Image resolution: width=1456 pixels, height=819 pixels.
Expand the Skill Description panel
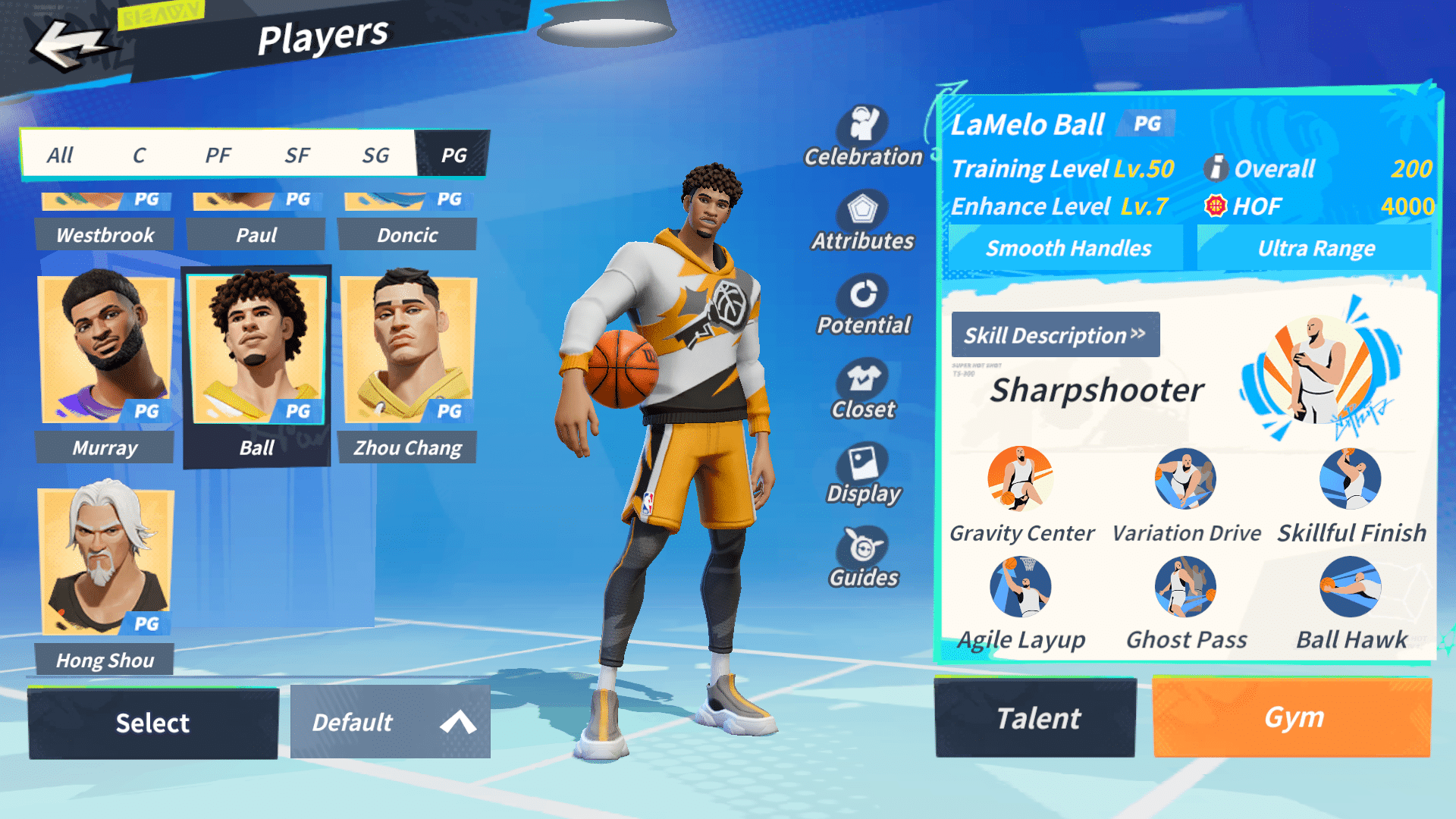[x=1055, y=334]
